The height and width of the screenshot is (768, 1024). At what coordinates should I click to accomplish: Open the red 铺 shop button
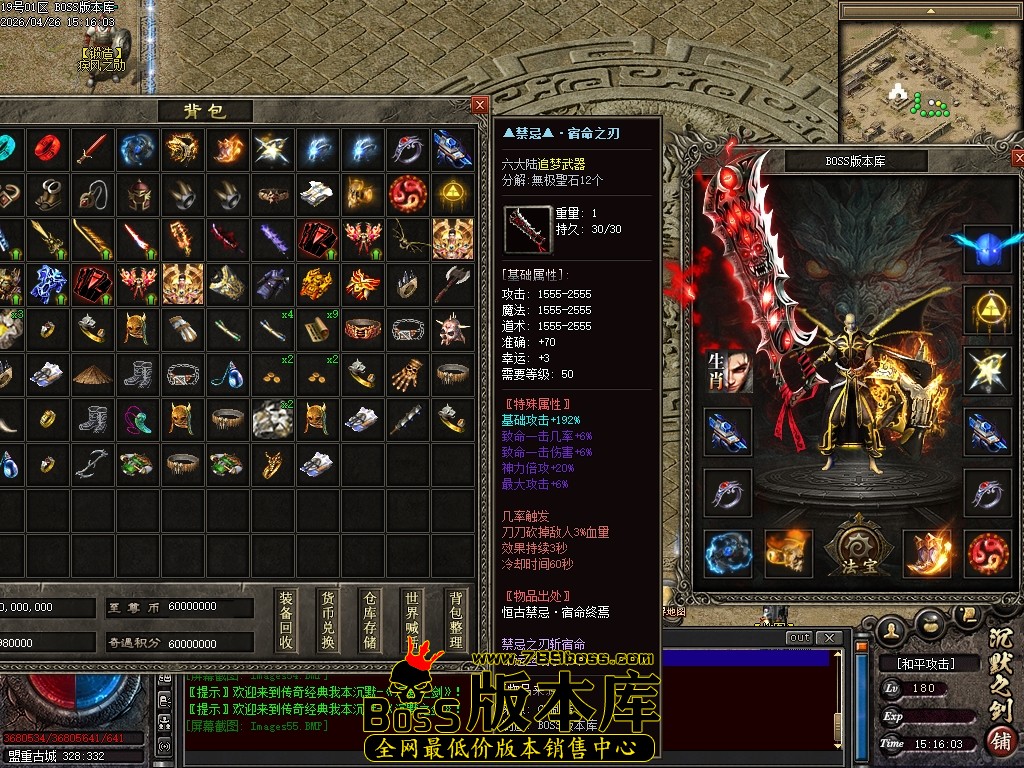click(999, 741)
